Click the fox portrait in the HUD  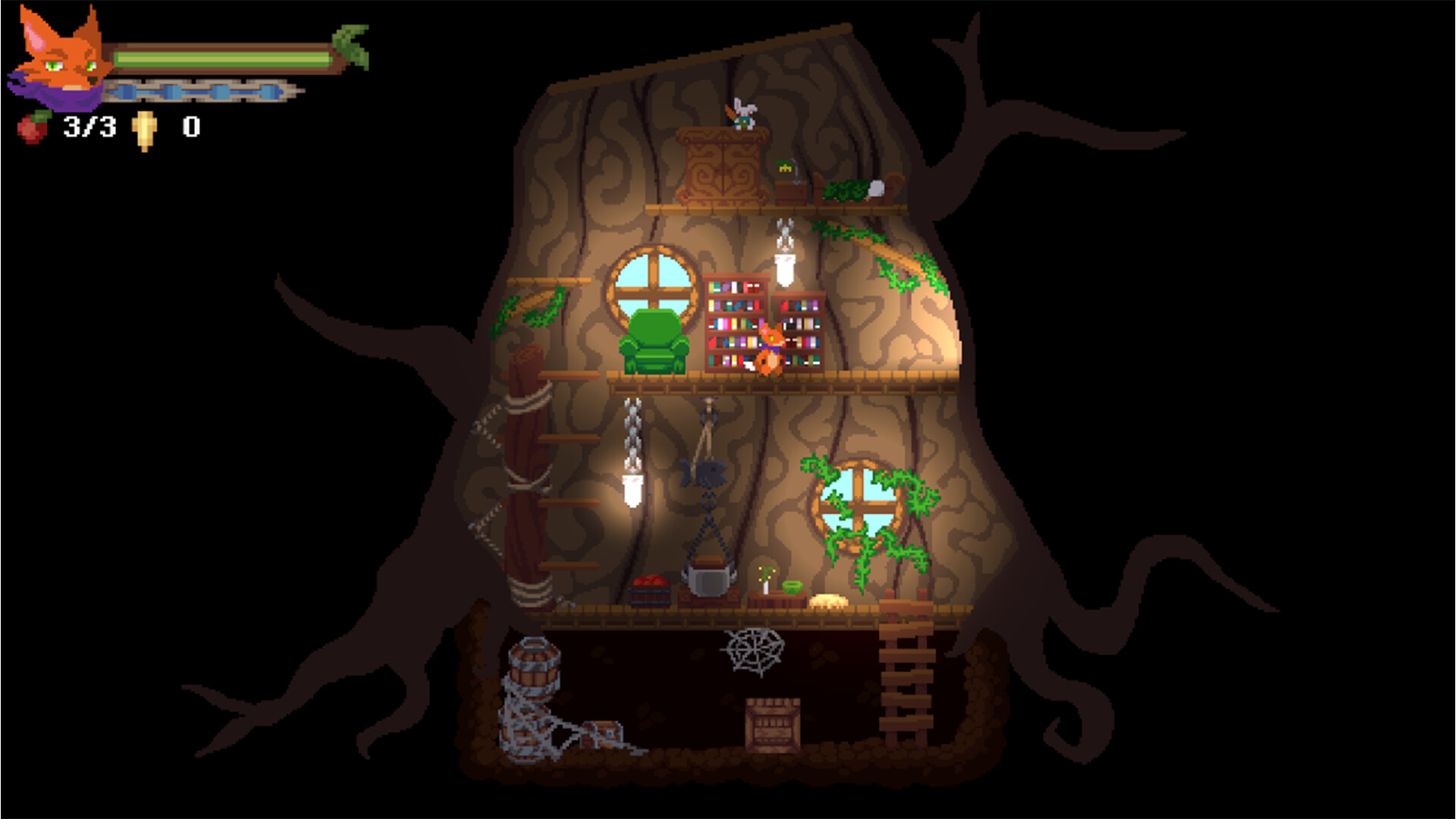tap(57, 61)
